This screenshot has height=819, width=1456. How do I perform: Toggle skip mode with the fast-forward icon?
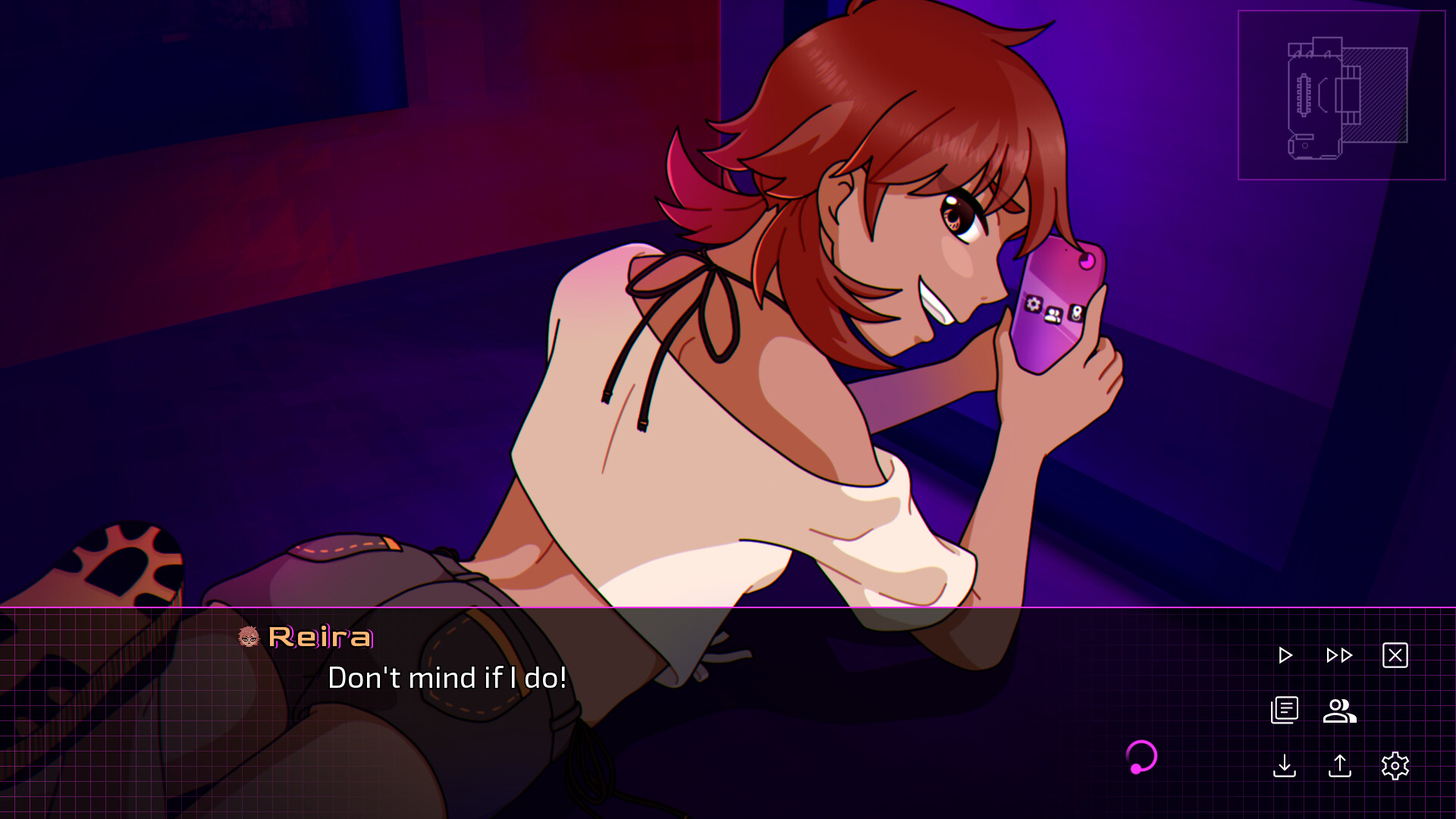[1339, 655]
